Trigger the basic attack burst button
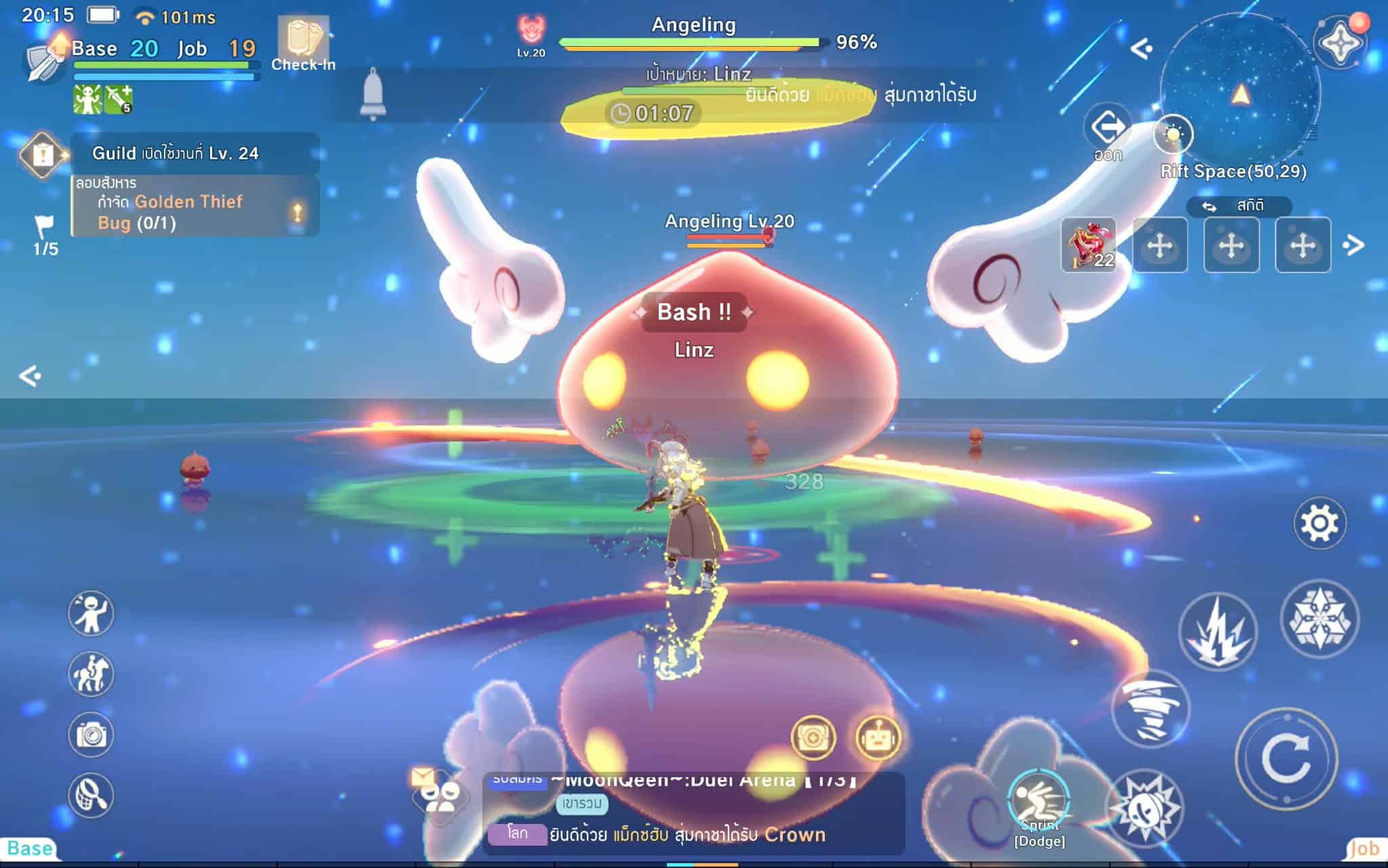This screenshot has height=868, width=1388. point(1145,807)
